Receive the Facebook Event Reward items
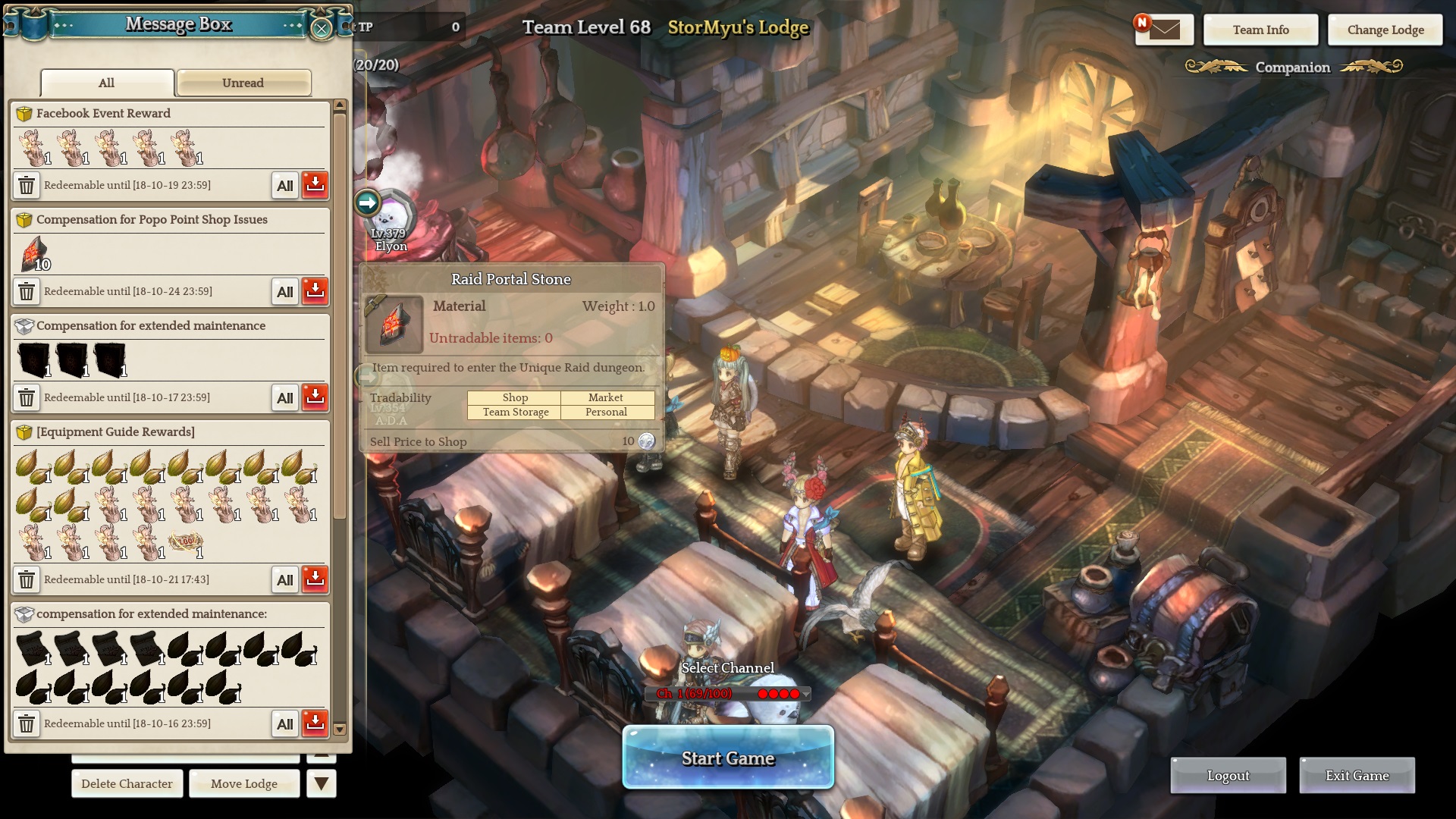The width and height of the screenshot is (1456, 819). coord(315,185)
